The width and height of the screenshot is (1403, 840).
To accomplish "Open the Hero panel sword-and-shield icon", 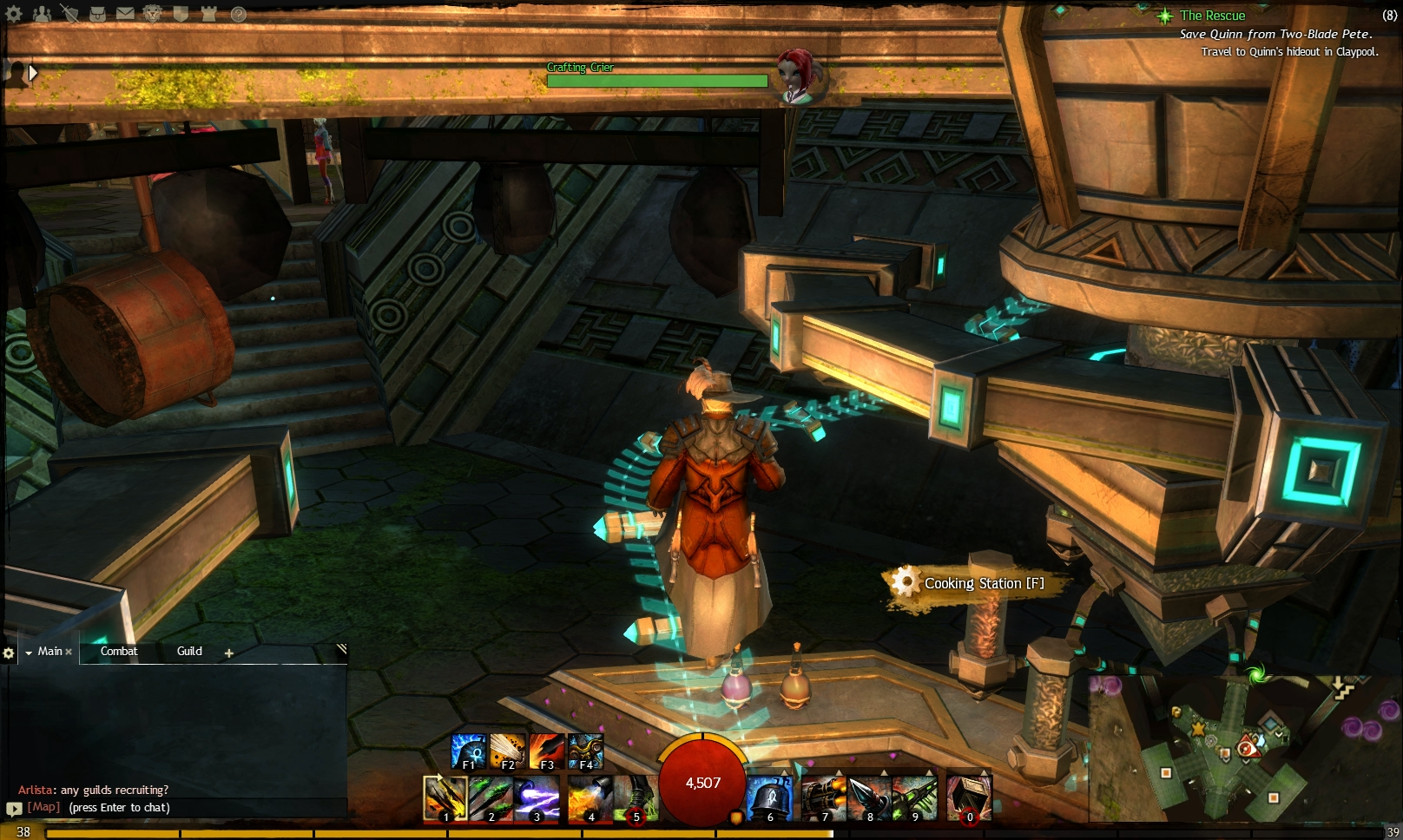I will 70,12.
